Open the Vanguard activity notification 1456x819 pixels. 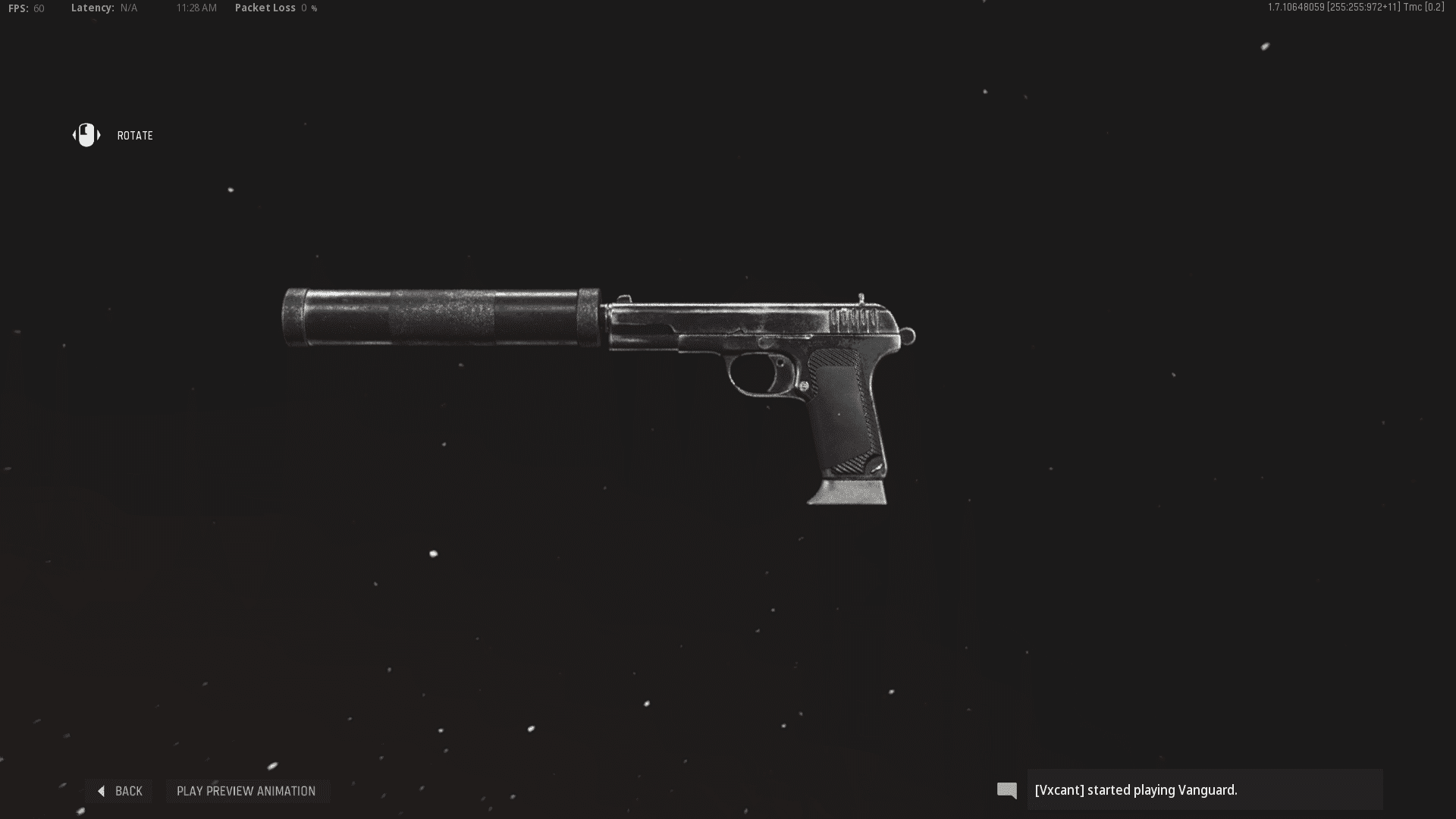pos(1206,789)
